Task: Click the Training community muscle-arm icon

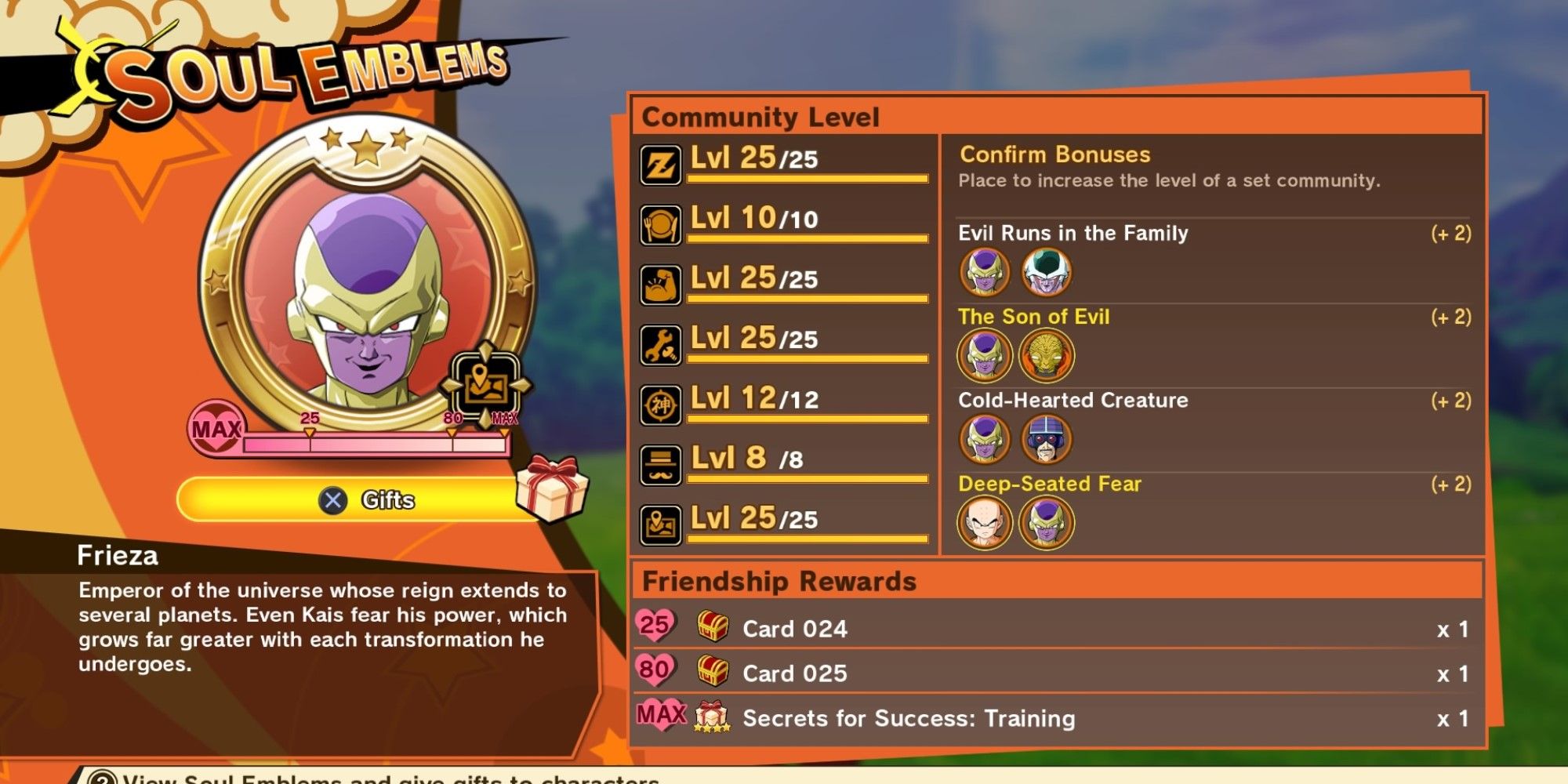Action: pos(661,282)
